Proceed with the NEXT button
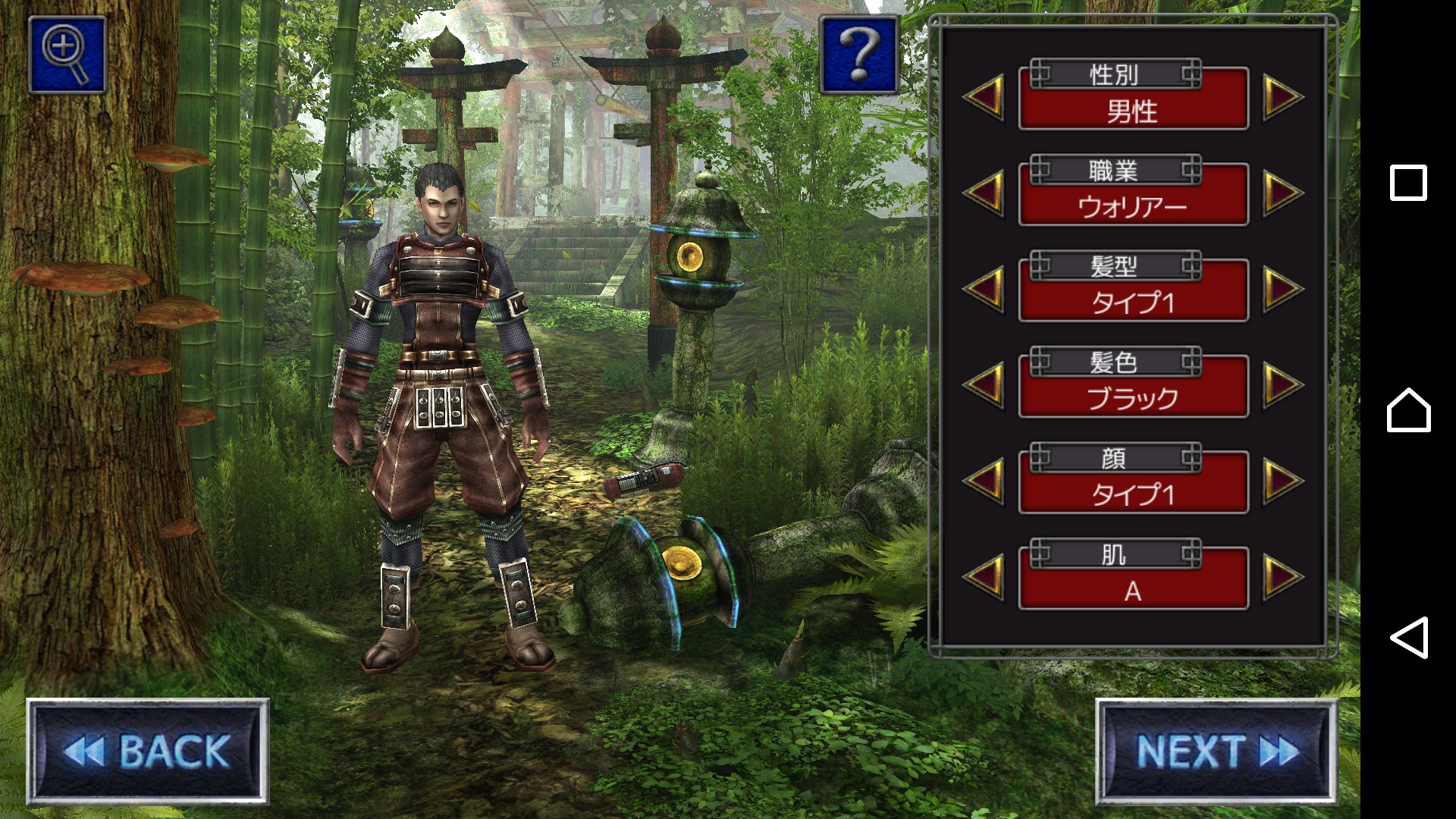 click(1216, 751)
